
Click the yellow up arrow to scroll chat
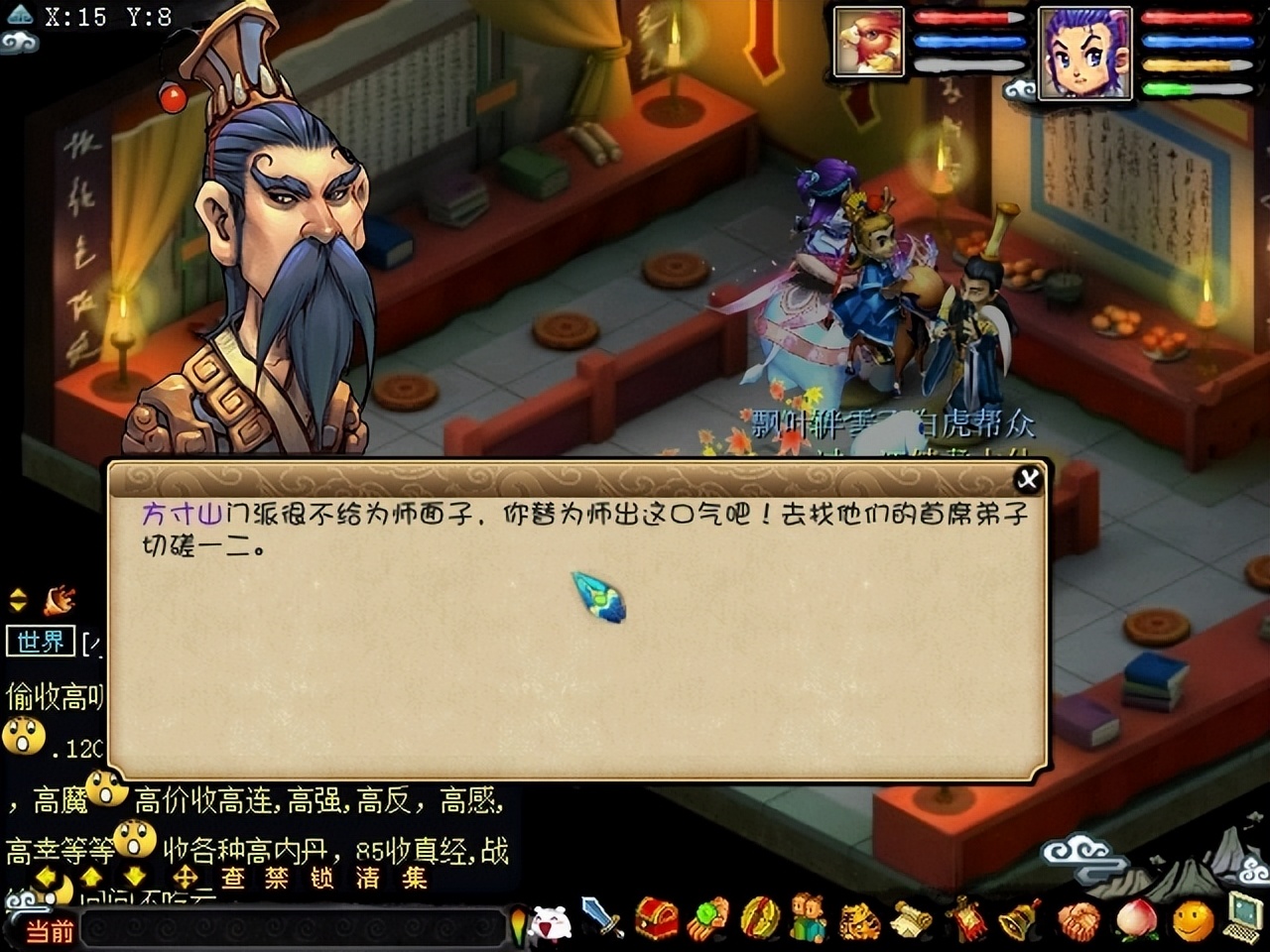point(90,877)
